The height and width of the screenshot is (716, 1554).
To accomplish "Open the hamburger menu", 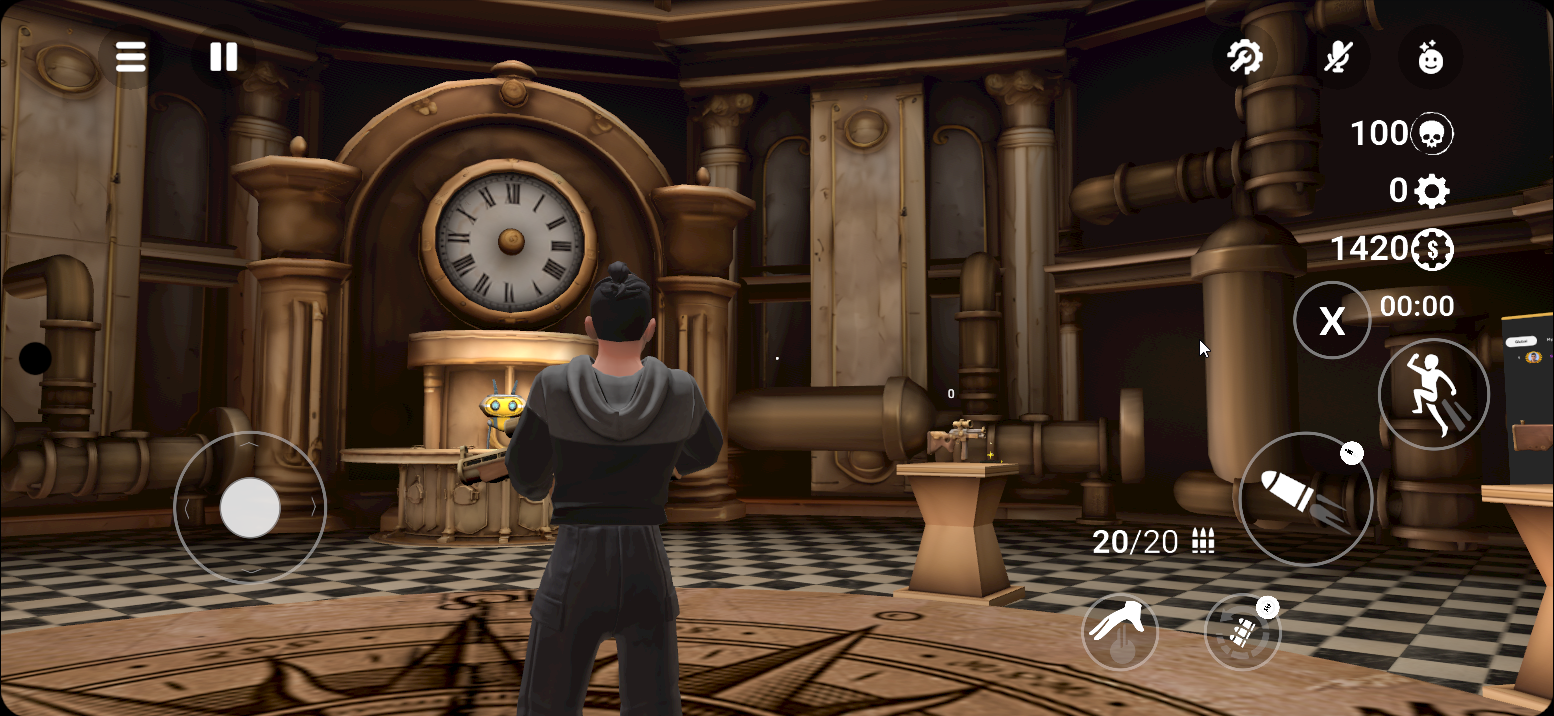I will 131,57.
